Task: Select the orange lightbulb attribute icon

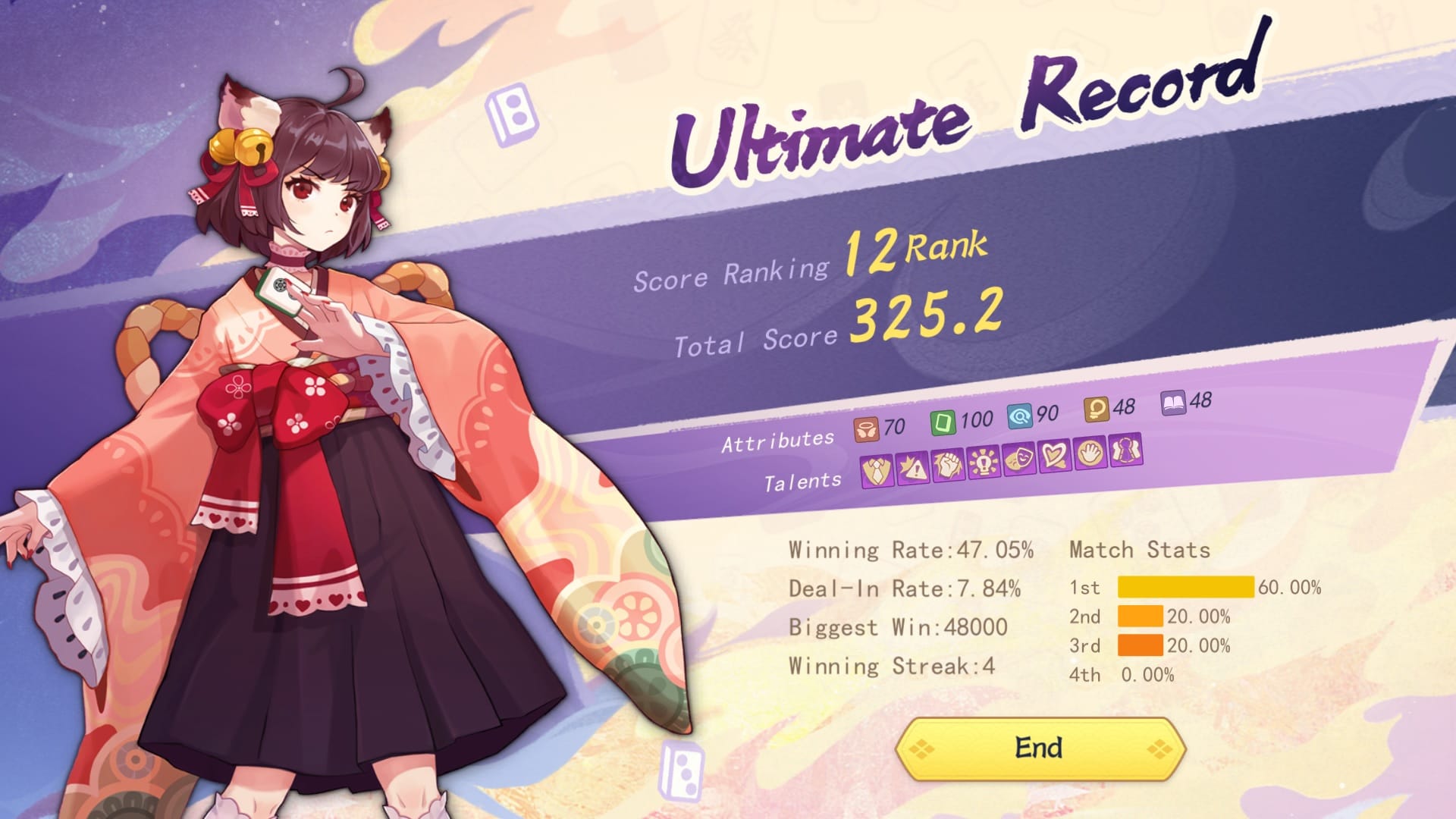Action: [1096, 409]
